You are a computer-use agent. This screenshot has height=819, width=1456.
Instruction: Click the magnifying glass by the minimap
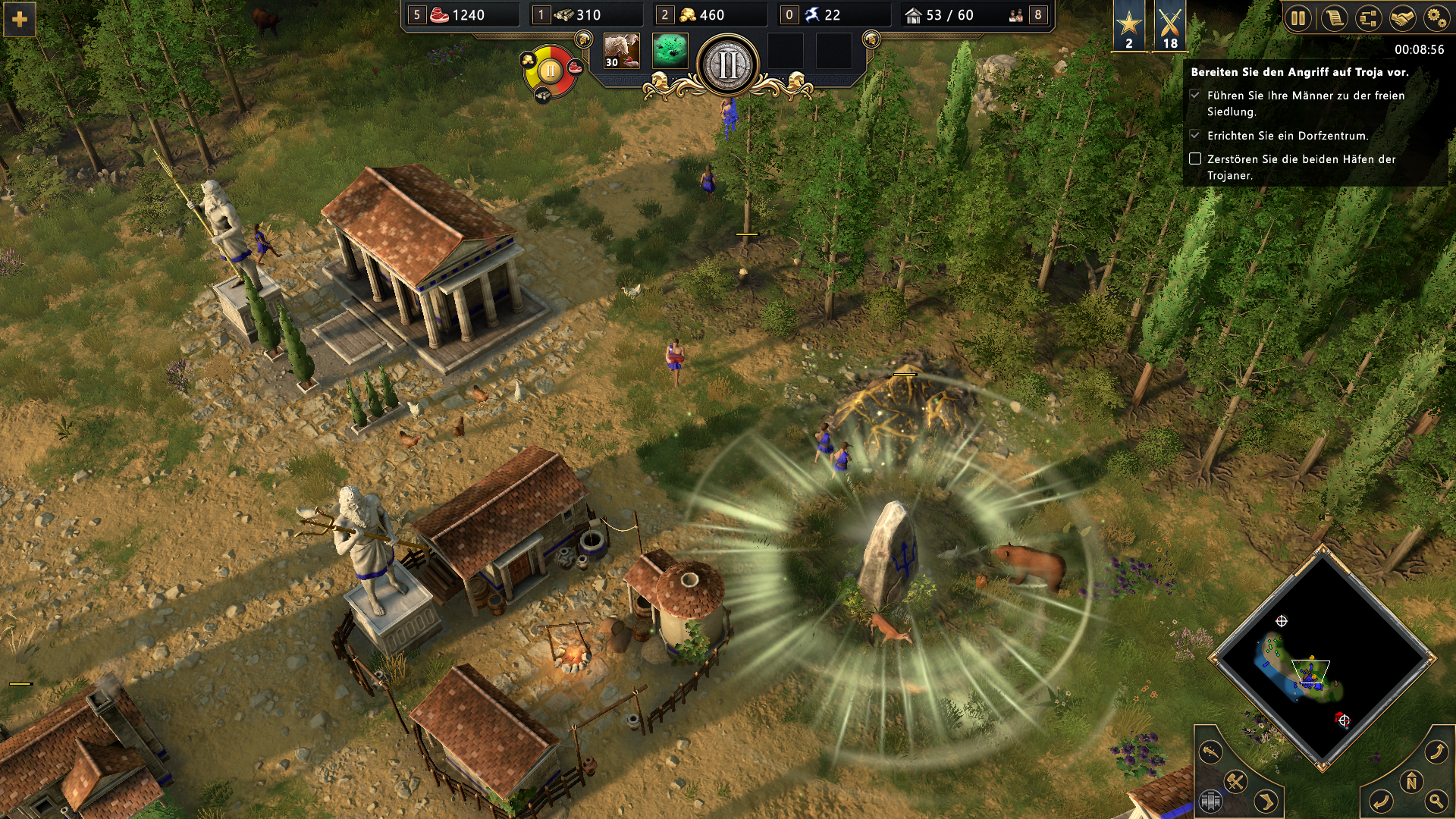(x=1436, y=800)
